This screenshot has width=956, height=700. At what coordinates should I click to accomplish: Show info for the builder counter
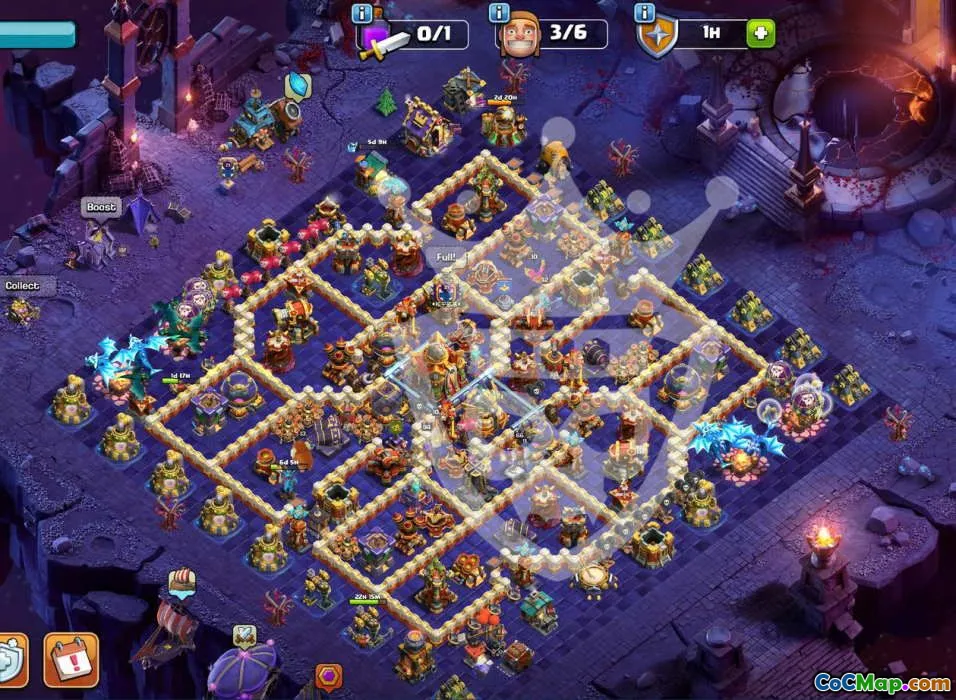coord(499,13)
